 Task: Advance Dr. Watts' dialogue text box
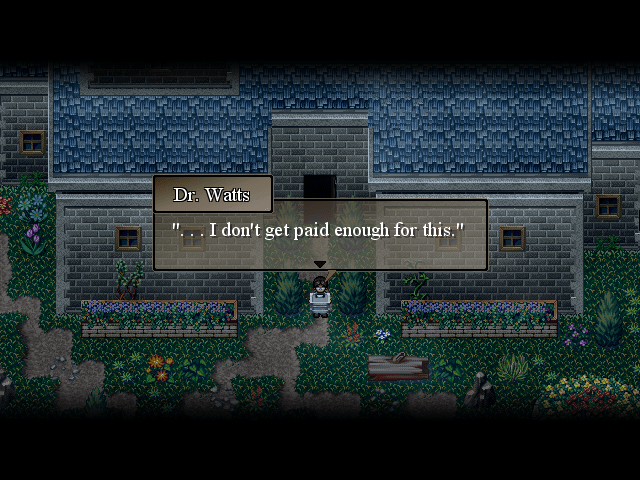(x=320, y=234)
